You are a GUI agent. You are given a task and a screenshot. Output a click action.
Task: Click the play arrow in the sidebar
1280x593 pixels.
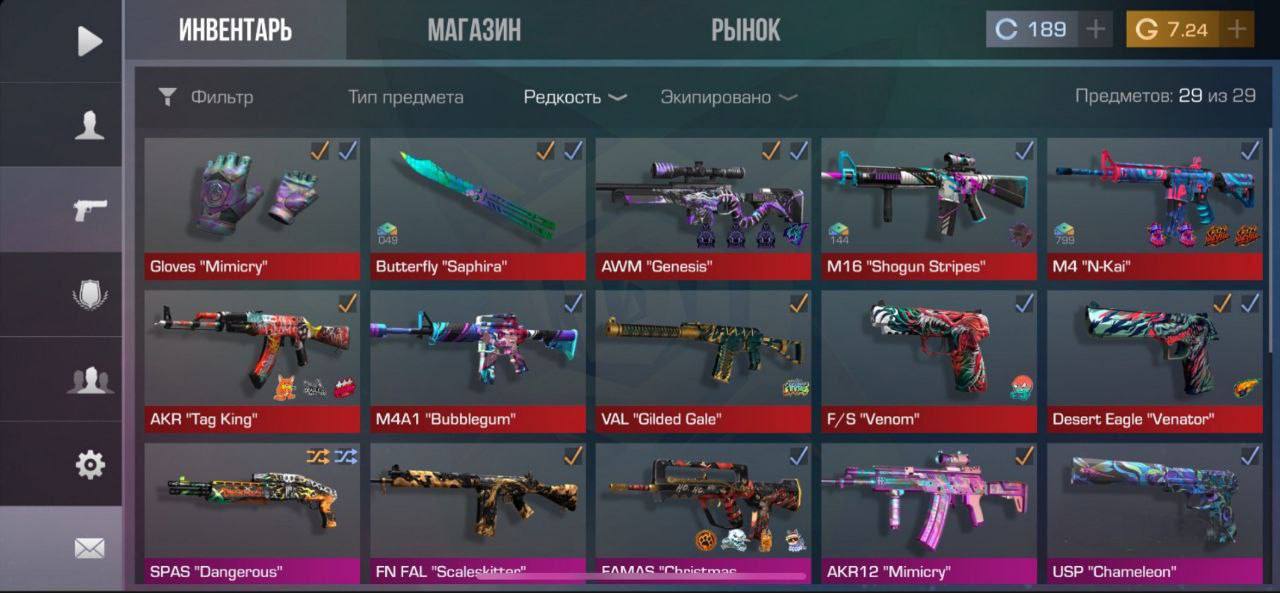[90, 41]
